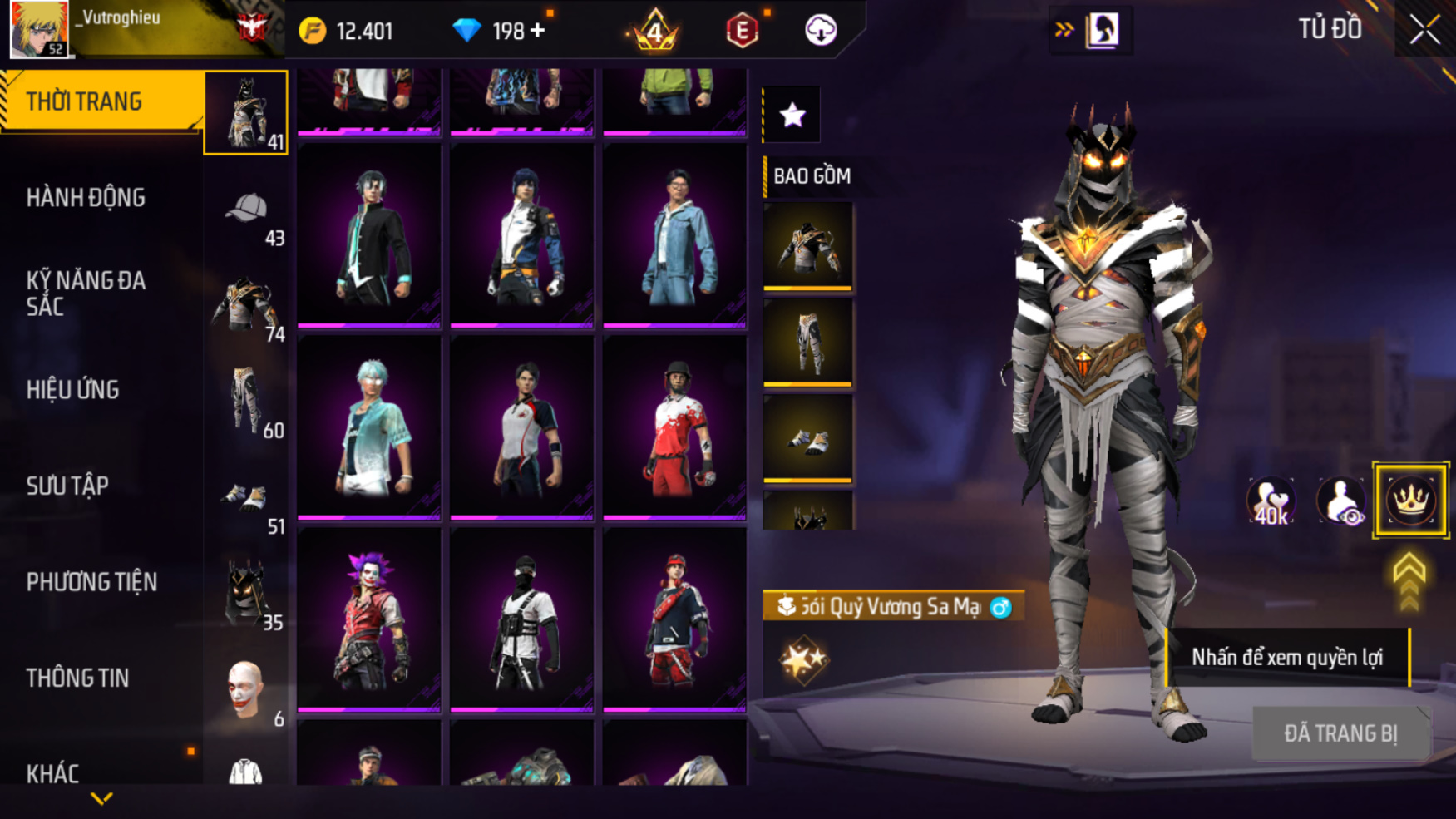Select the Kỹ Năng Đa Sắc category
Image resolution: width=1456 pixels, height=819 pixels.
pyautogui.click(x=86, y=294)
